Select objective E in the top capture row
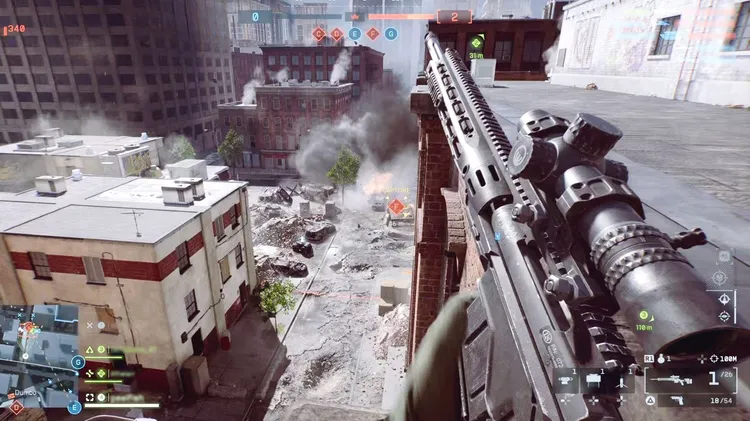Screen dimensions: 750x421 pyautogui.click(x=354, y=34)
